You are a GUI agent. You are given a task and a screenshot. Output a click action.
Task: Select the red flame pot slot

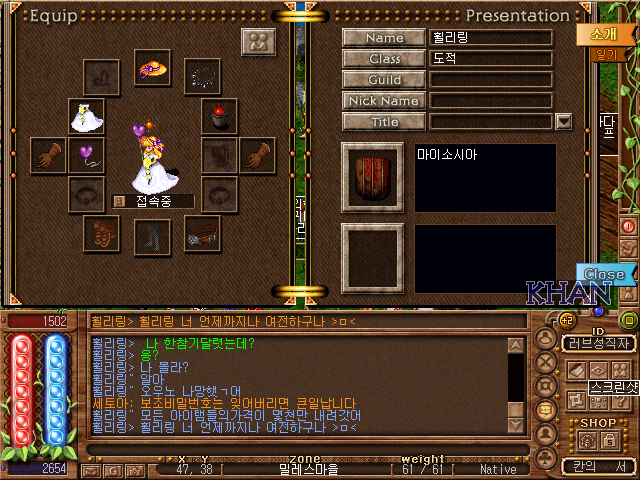[218, 116]
